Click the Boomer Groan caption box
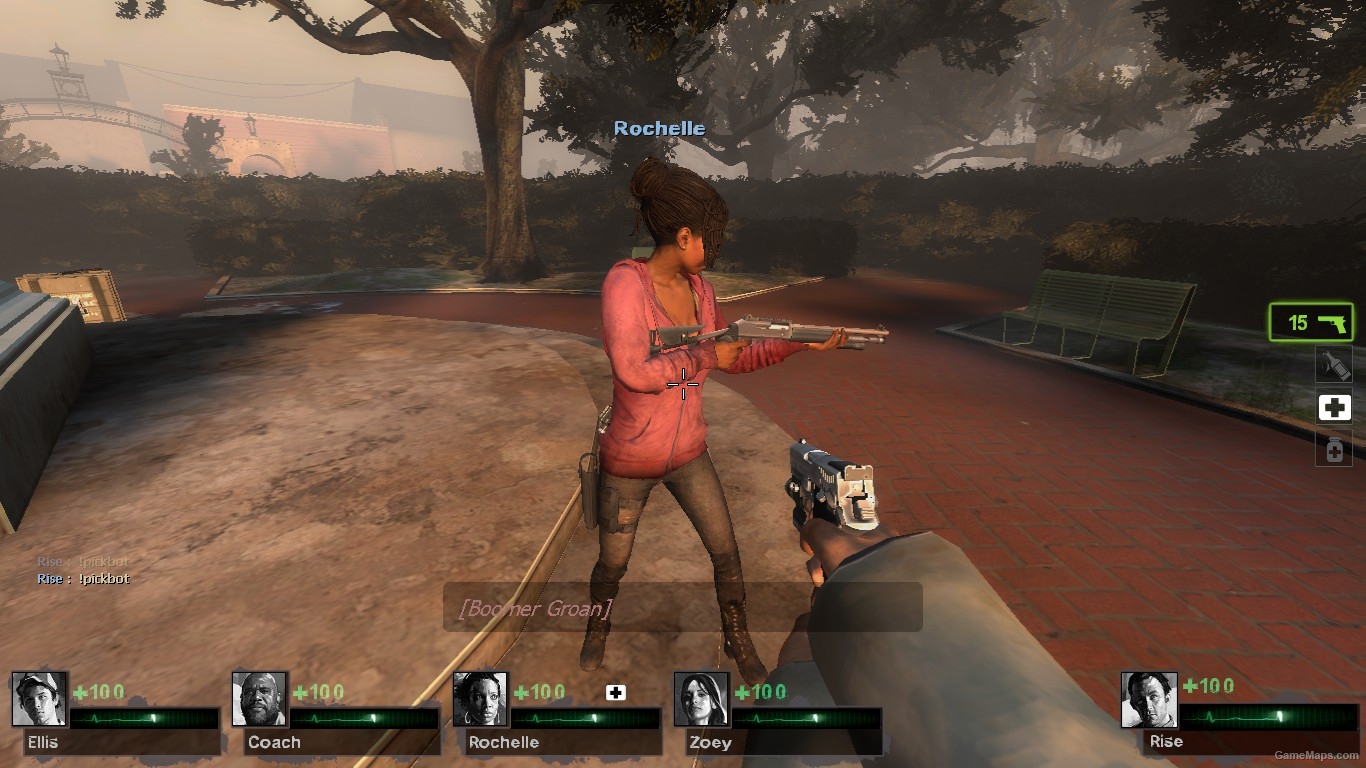The height and width of the screenshot is (768, 1366). tap(683, 606)
